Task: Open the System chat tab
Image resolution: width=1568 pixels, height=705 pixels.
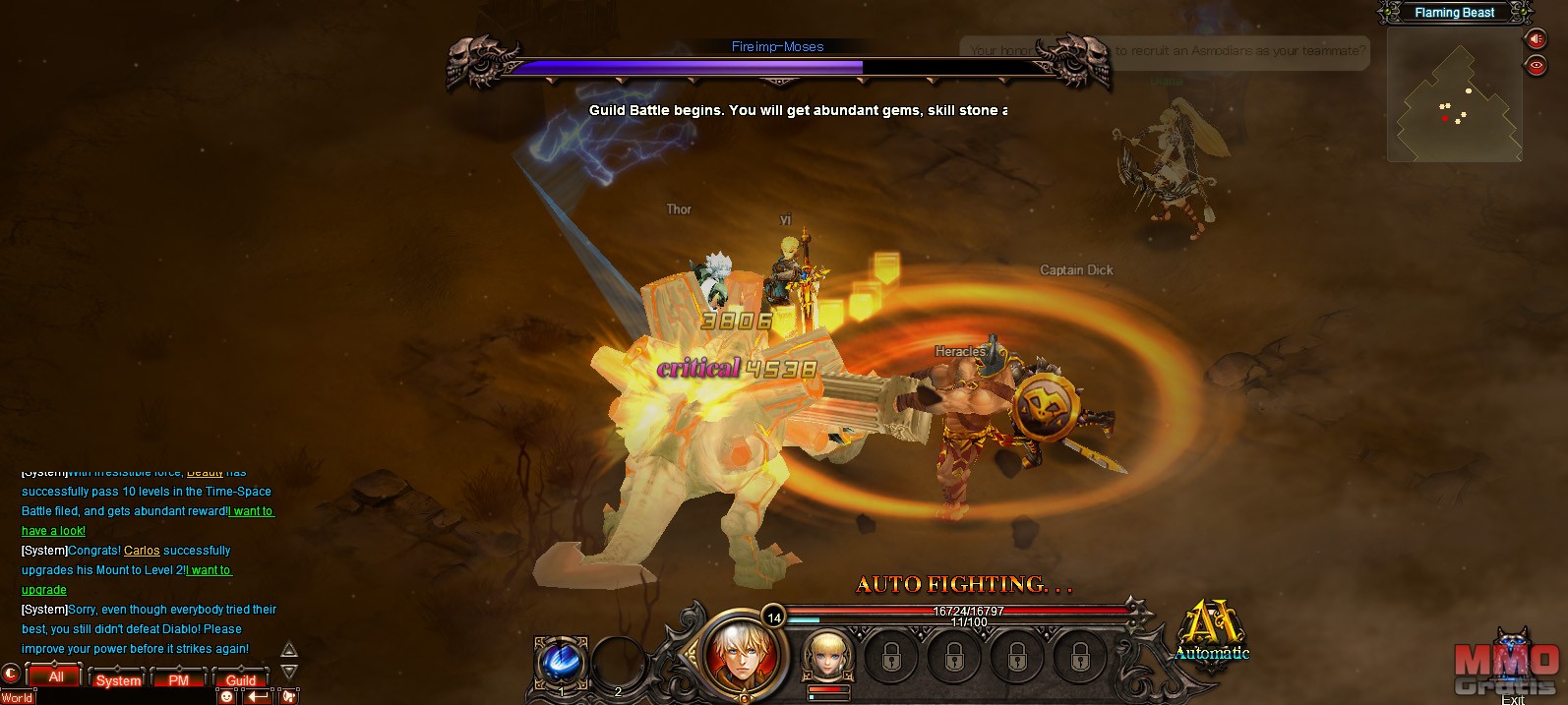Action: click(118, 679)
